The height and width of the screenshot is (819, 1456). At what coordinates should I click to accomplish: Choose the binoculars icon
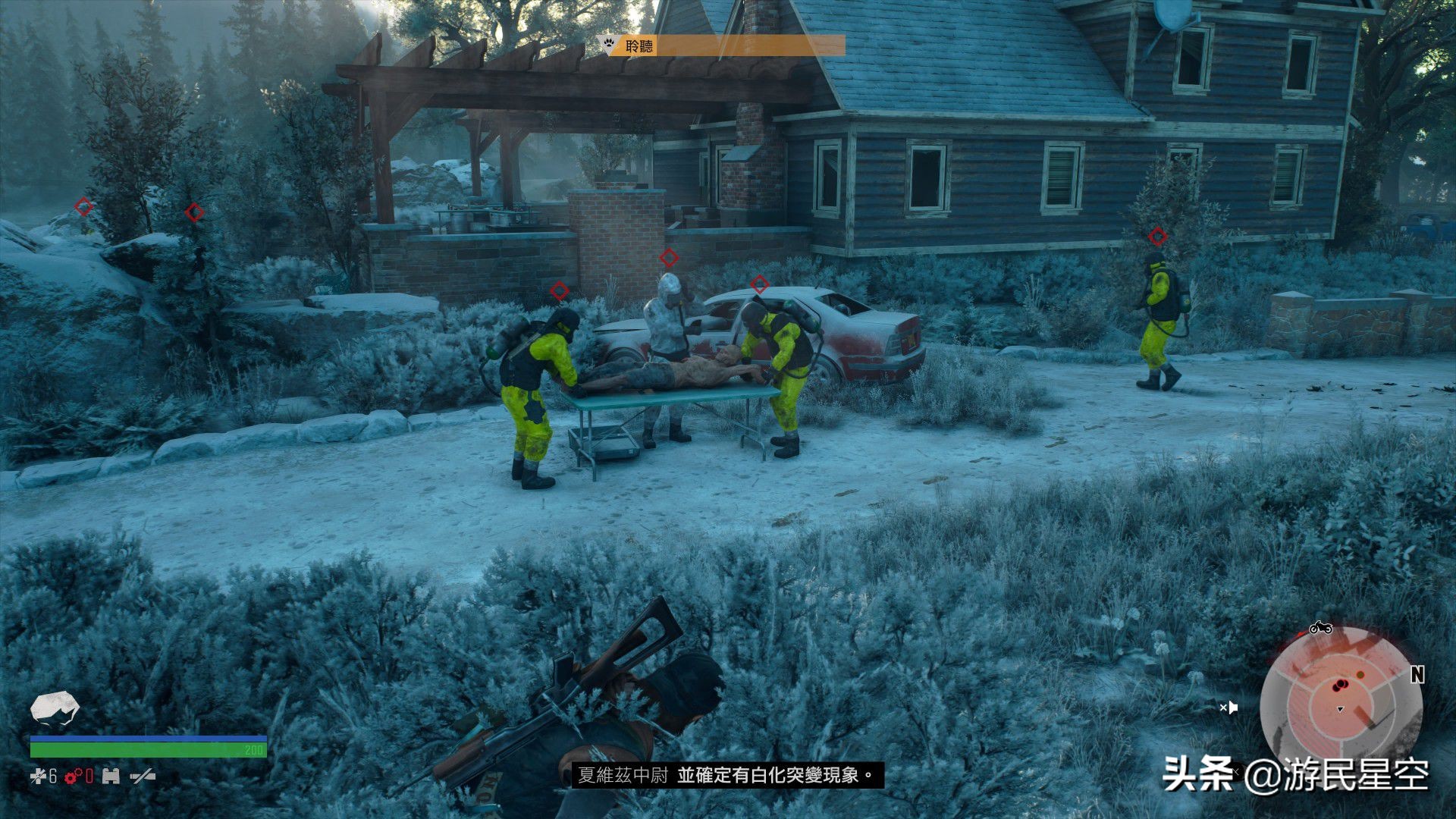pyautogui.click(x=111, y=776)
